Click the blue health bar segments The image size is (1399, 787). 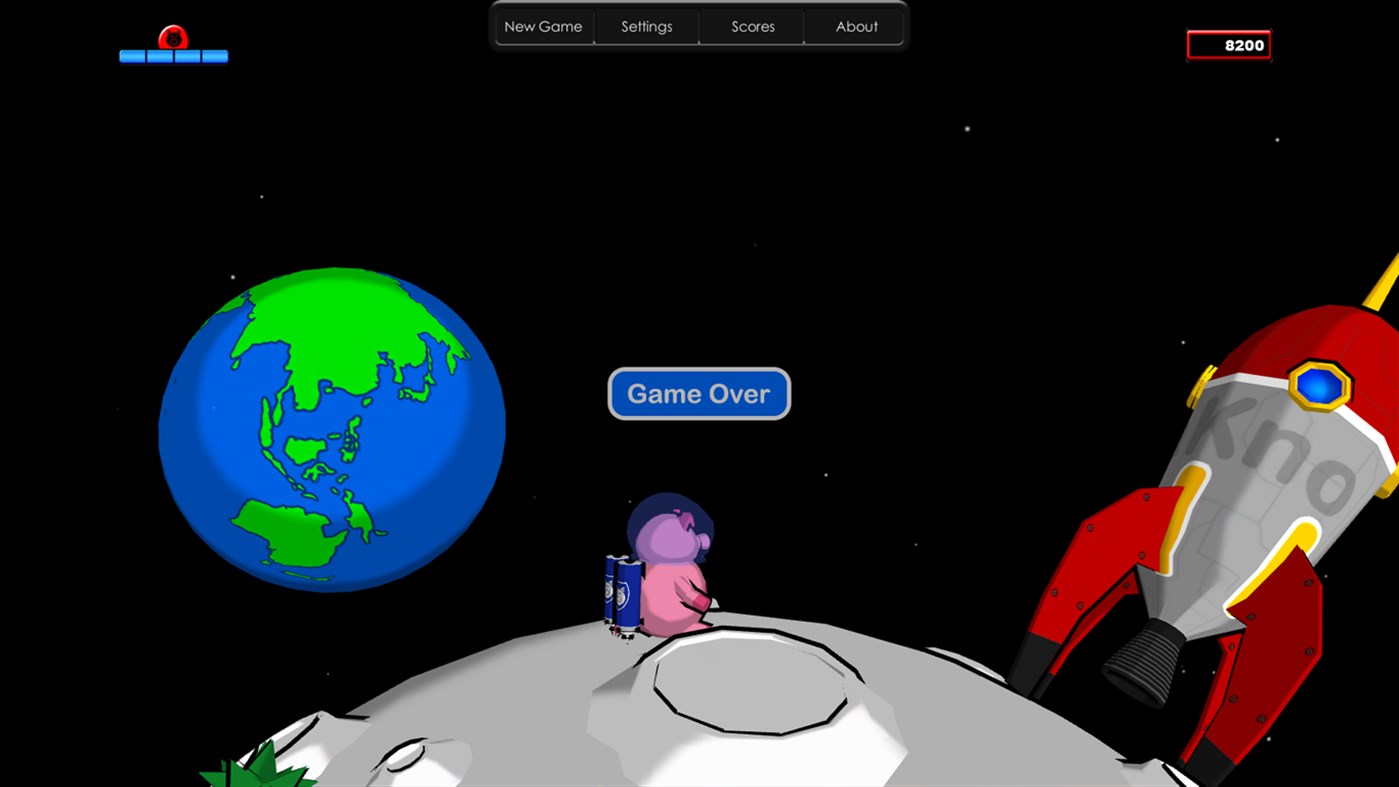[173, 56]
